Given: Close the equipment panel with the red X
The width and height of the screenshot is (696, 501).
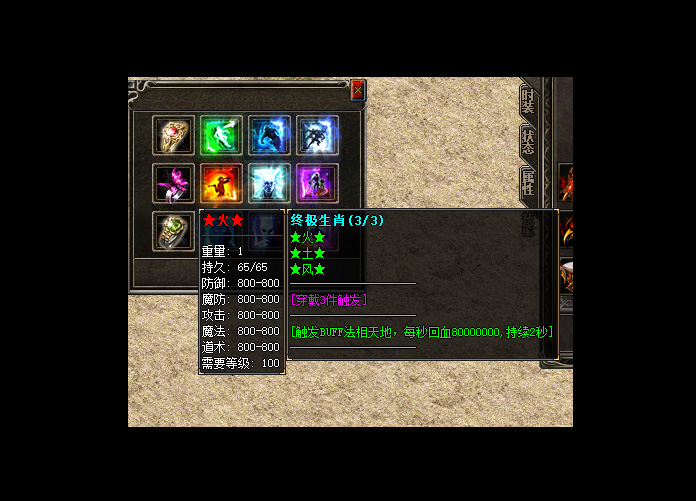Looking at the screenshot, I should [358, 90].
